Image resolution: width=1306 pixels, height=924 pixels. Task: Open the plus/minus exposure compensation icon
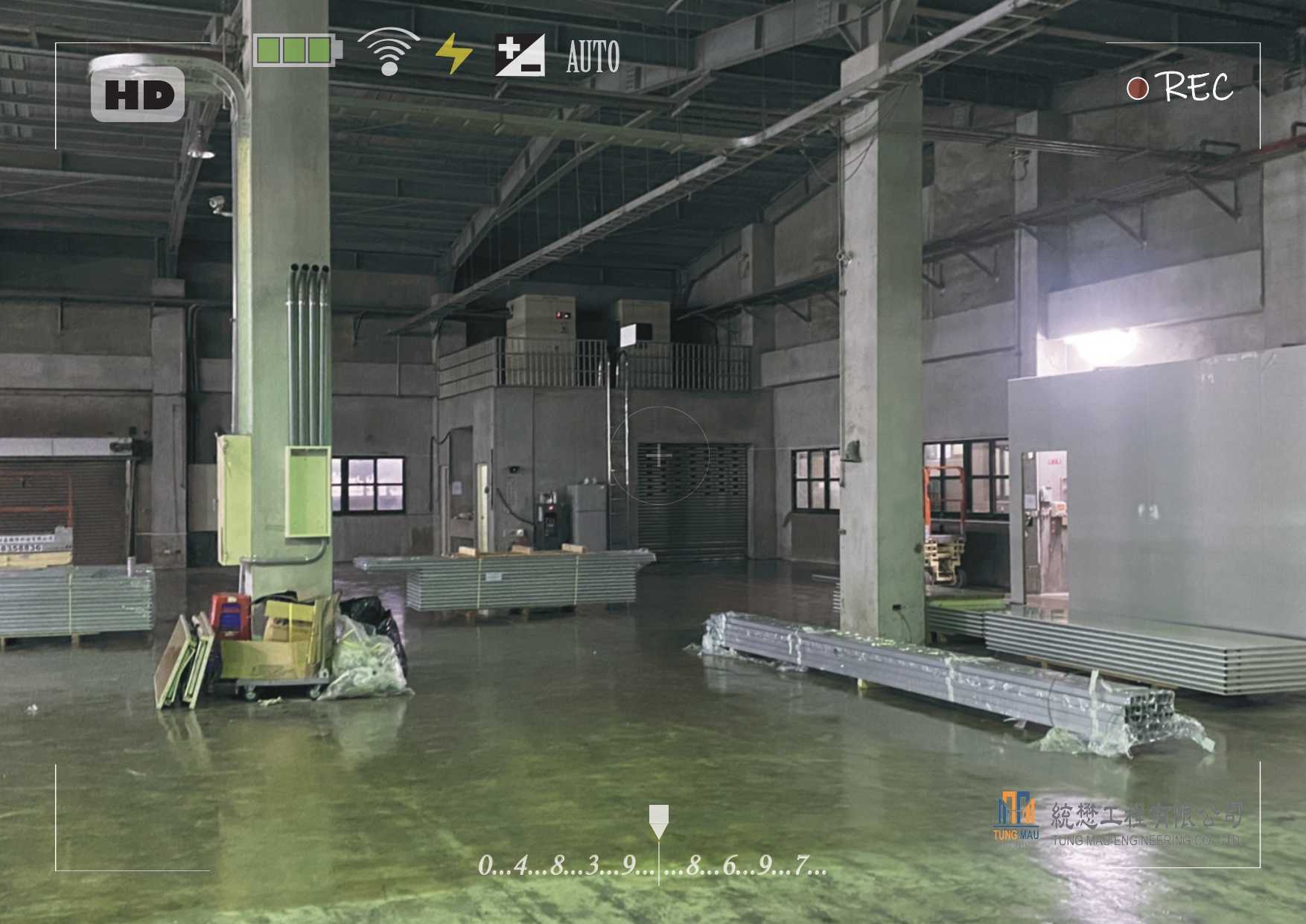click(520, 55)
